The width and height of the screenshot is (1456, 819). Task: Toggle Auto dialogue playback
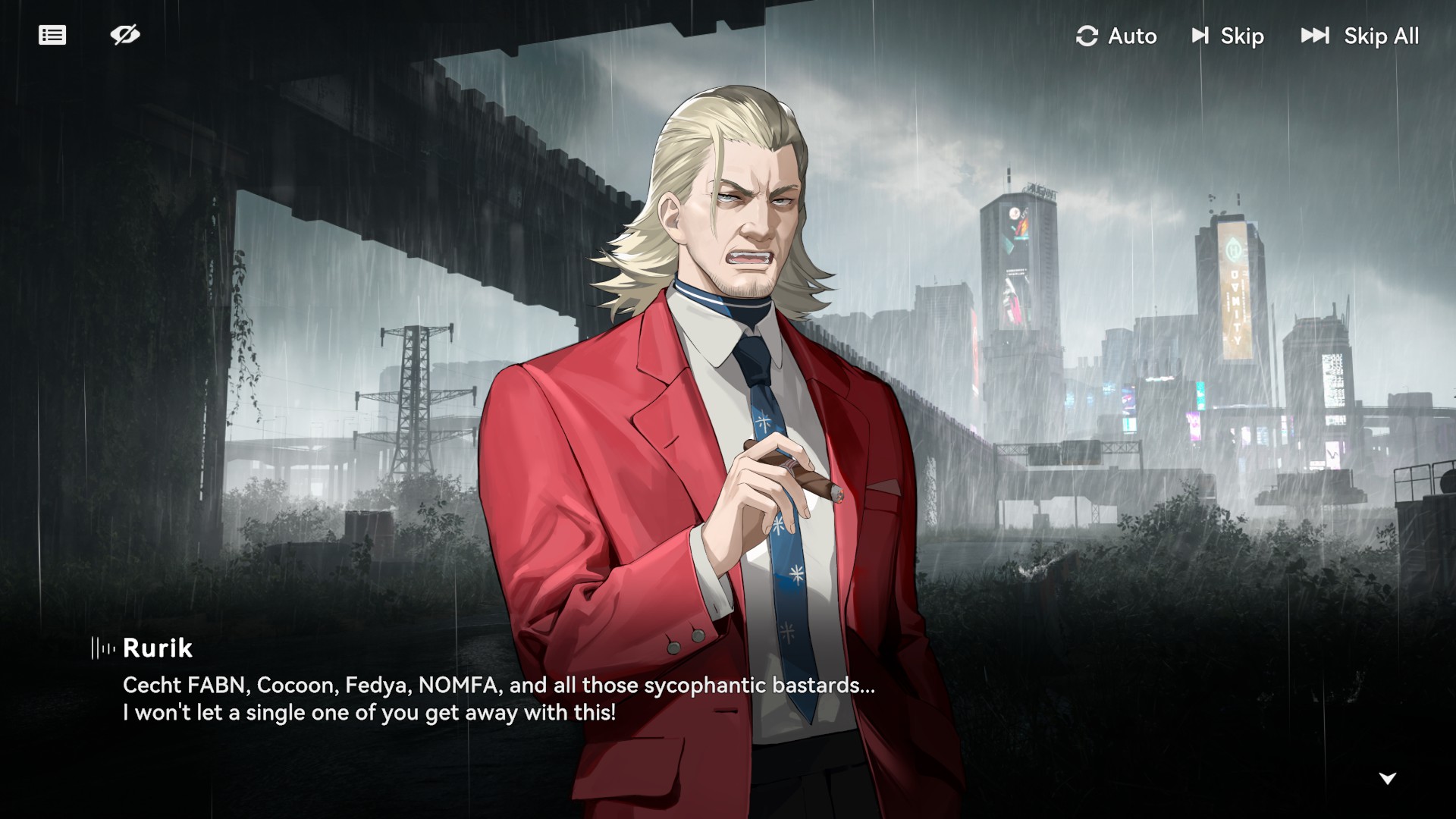tap(1116, 36)
